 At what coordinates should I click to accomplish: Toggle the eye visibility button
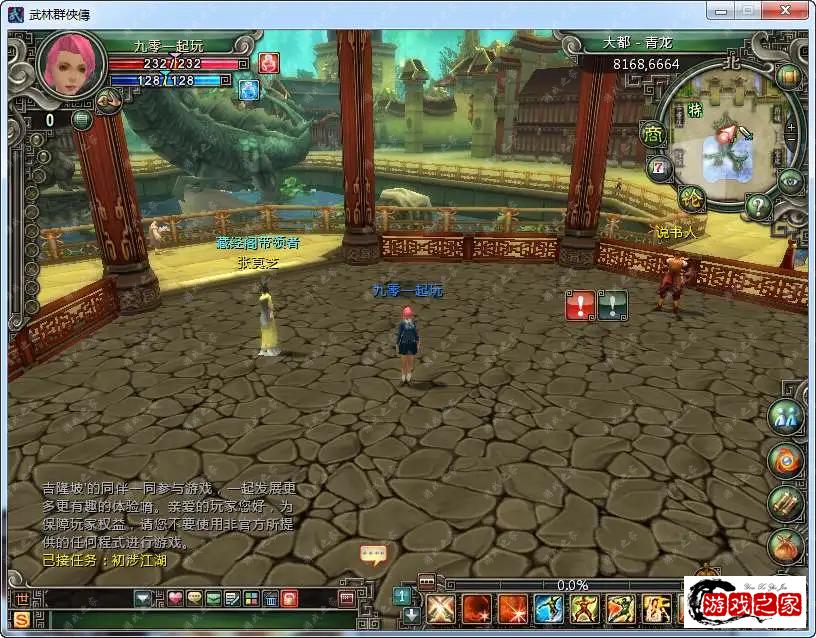(x=790, y=181)
